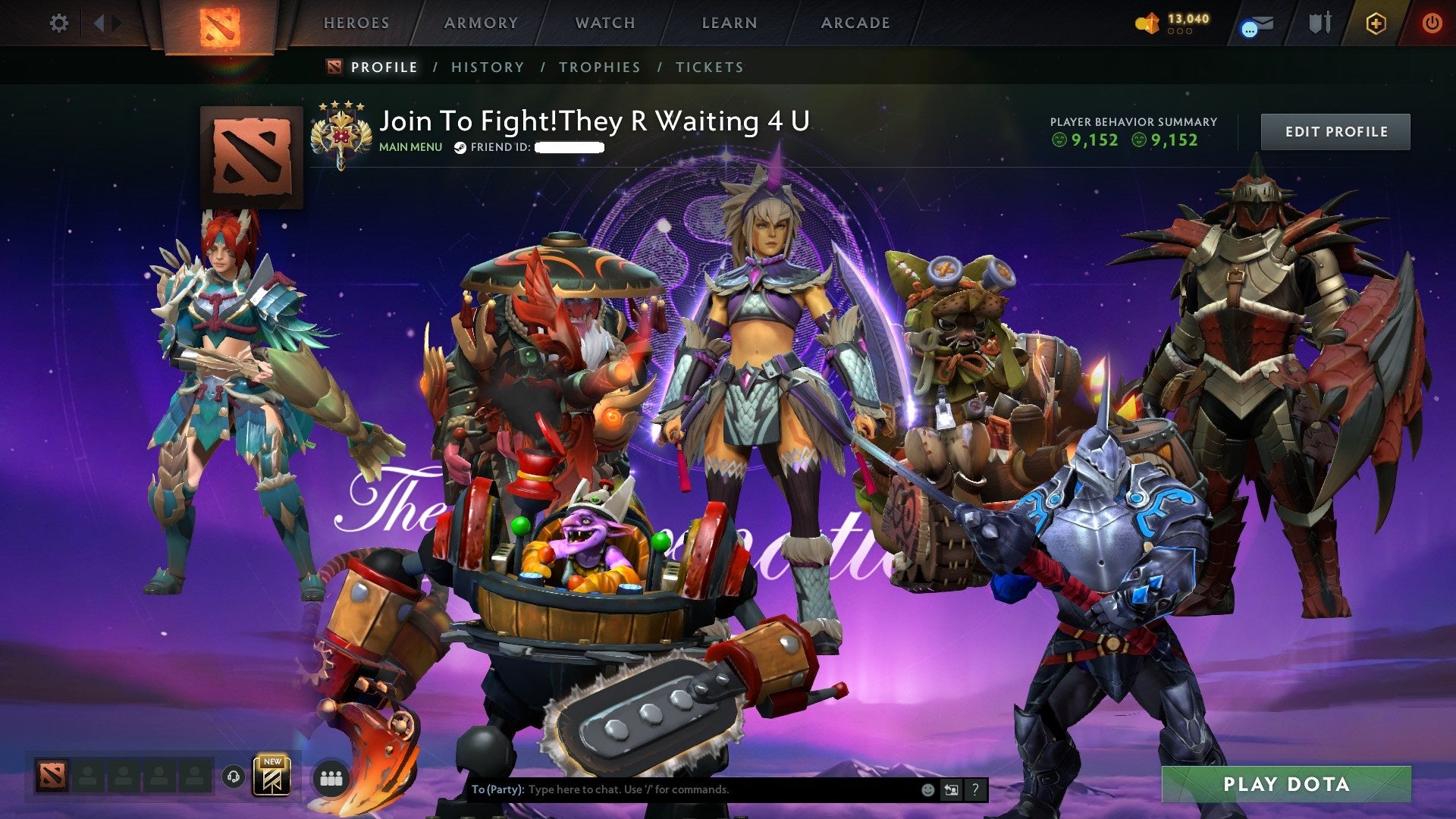Image resolution: width=1456 pixels, height=819 pixels.
Task: Click the emoticon smiley in chat bar
Action: pos(927,789)
